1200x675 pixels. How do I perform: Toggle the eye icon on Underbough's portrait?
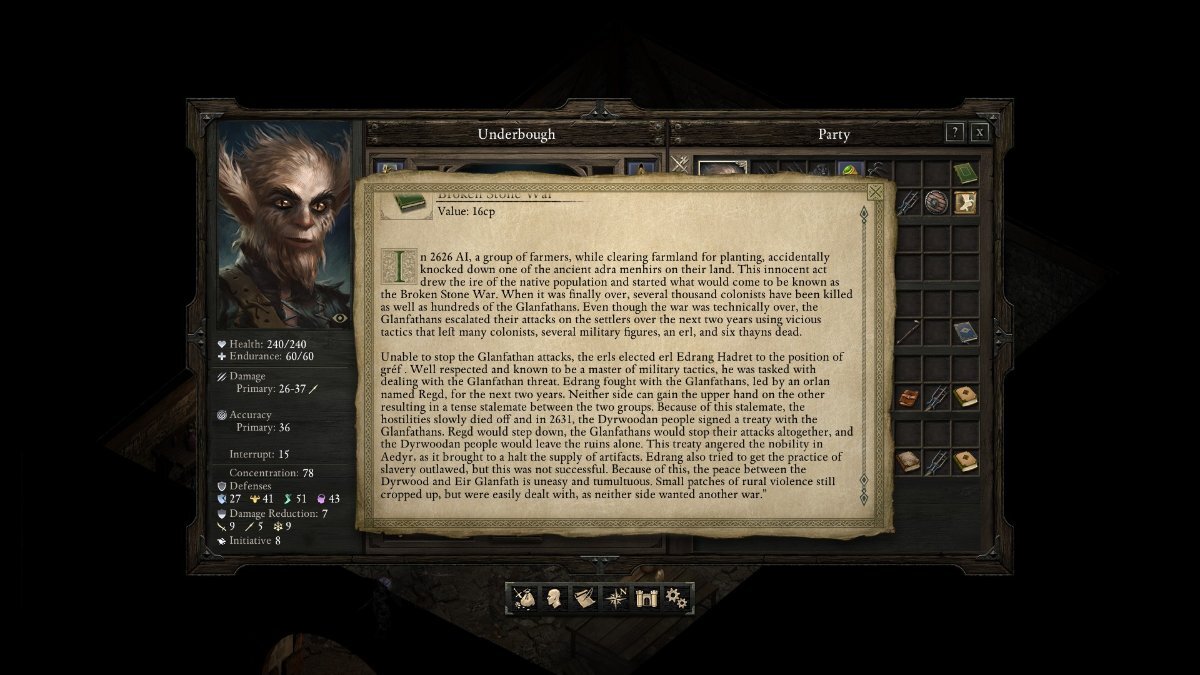click(340, 317)
